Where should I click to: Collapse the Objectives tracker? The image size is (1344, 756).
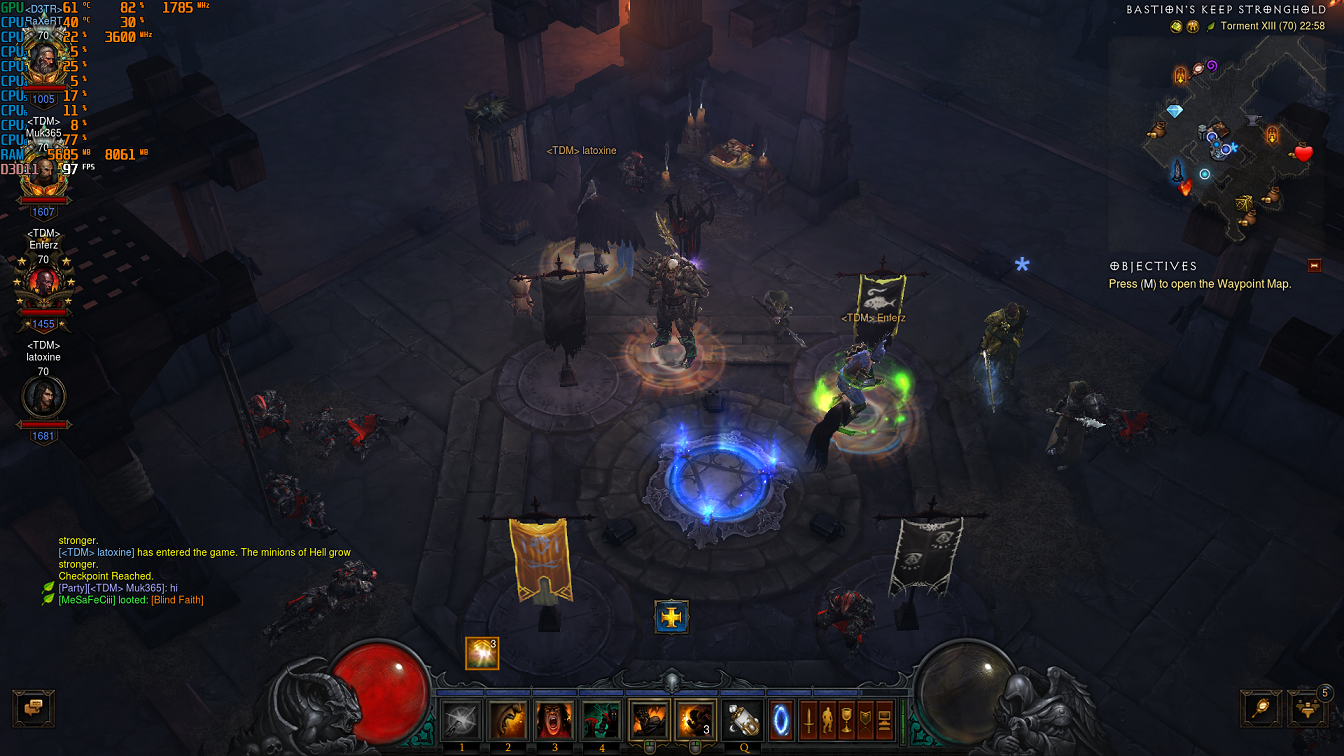point(1314,266)
